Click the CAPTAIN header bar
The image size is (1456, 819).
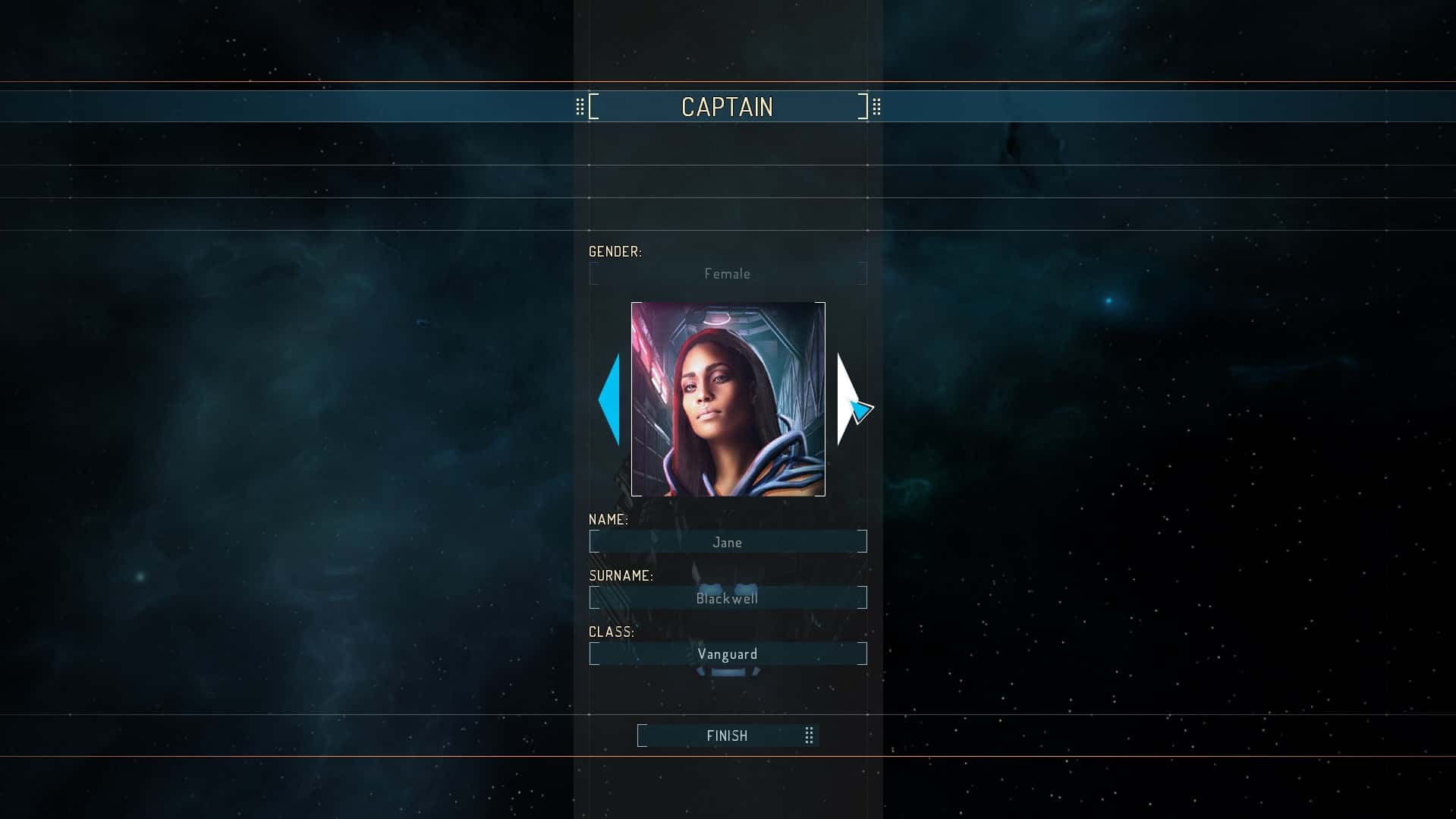pyautogui.click(x=727, y=106)
